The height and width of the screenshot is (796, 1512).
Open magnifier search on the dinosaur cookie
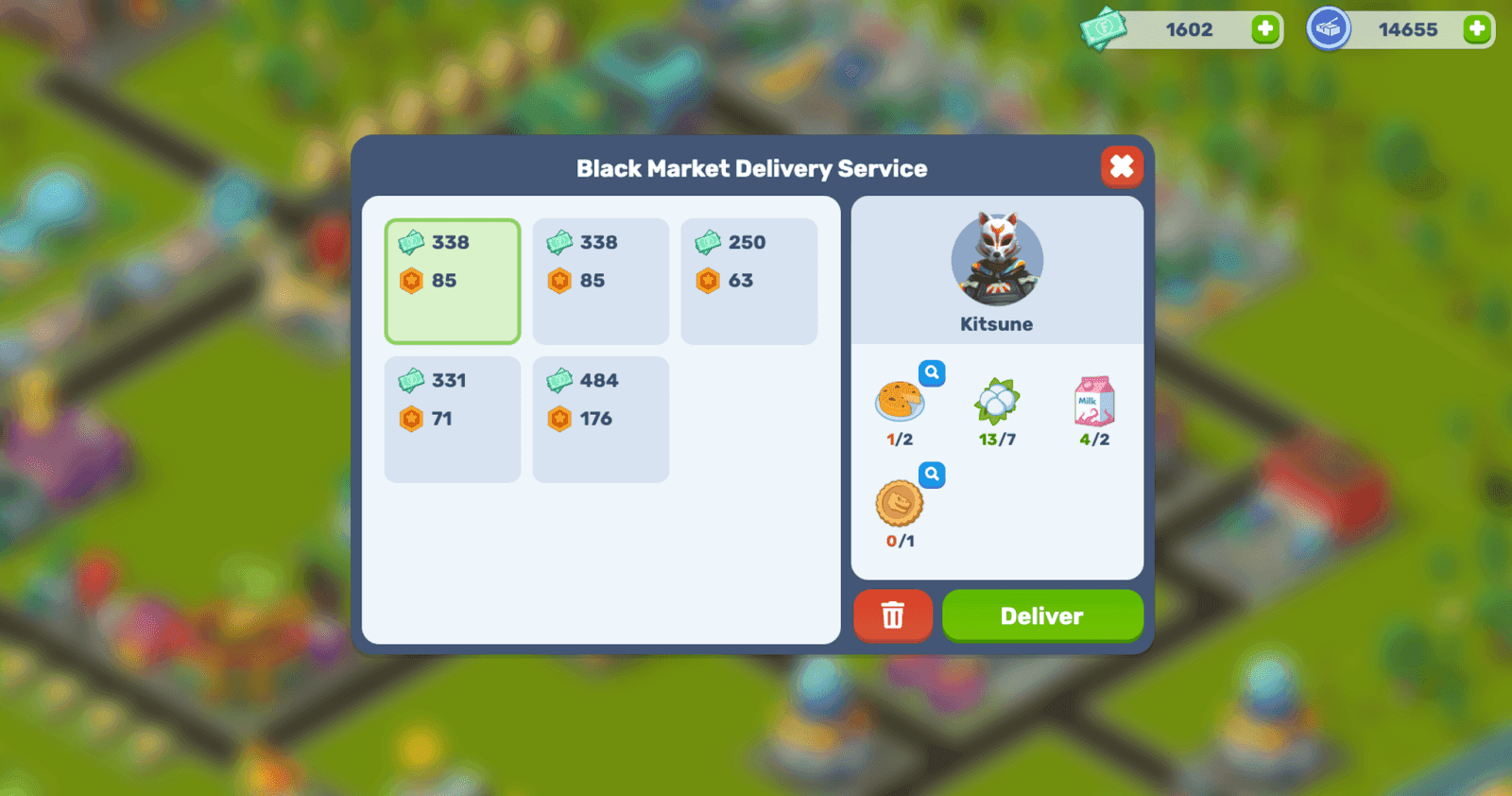point(932,476)
